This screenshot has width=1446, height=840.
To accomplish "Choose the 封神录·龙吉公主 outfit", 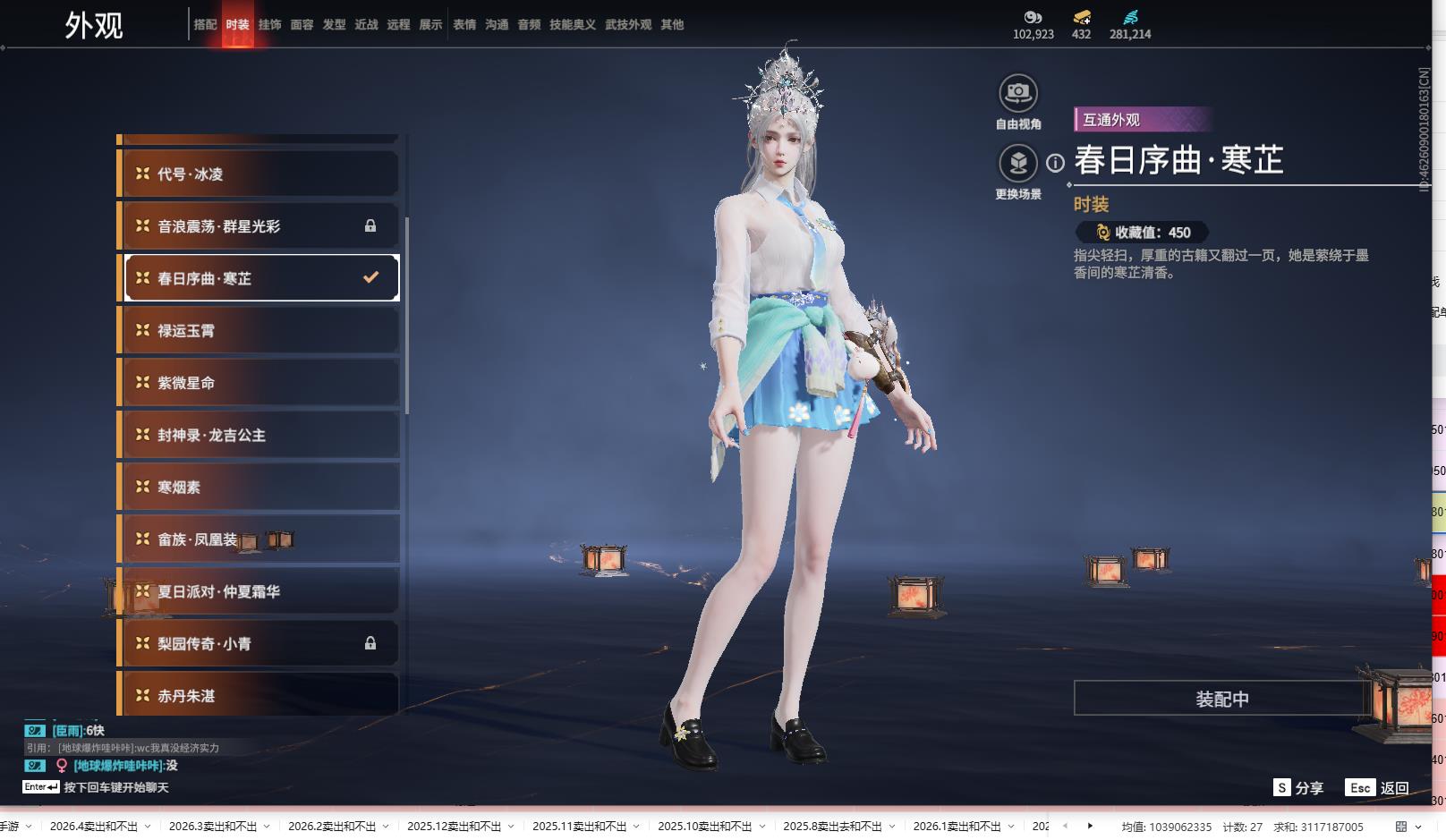I will click(x=259, y=436).
